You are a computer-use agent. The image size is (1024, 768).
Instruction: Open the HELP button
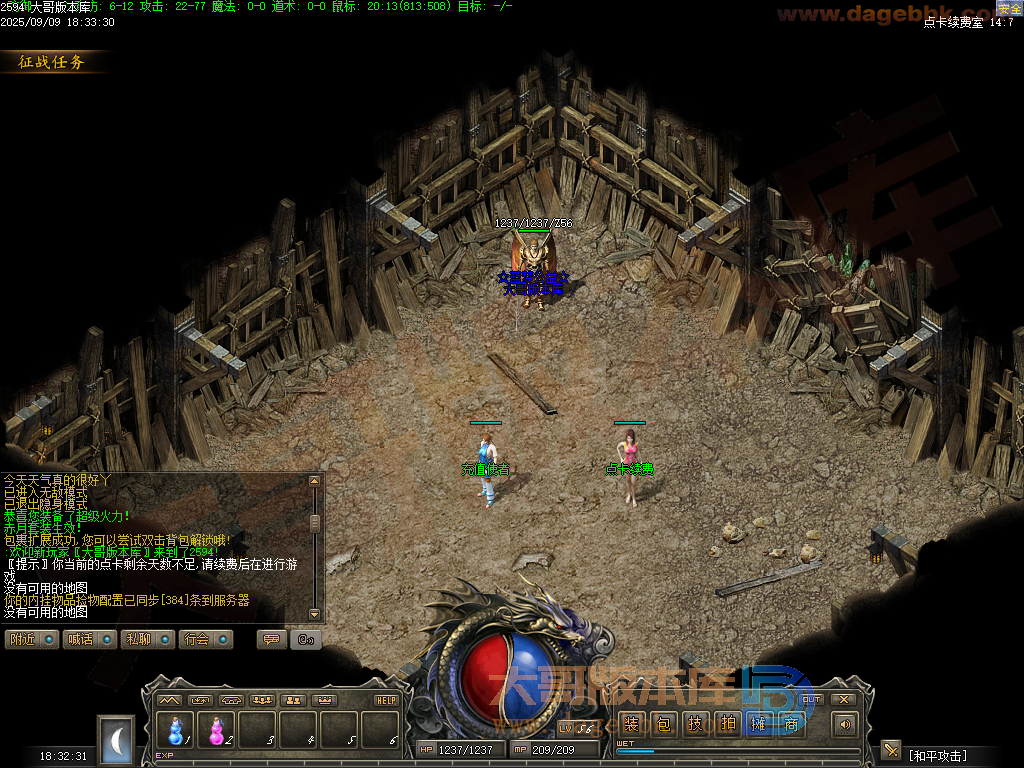386,700
